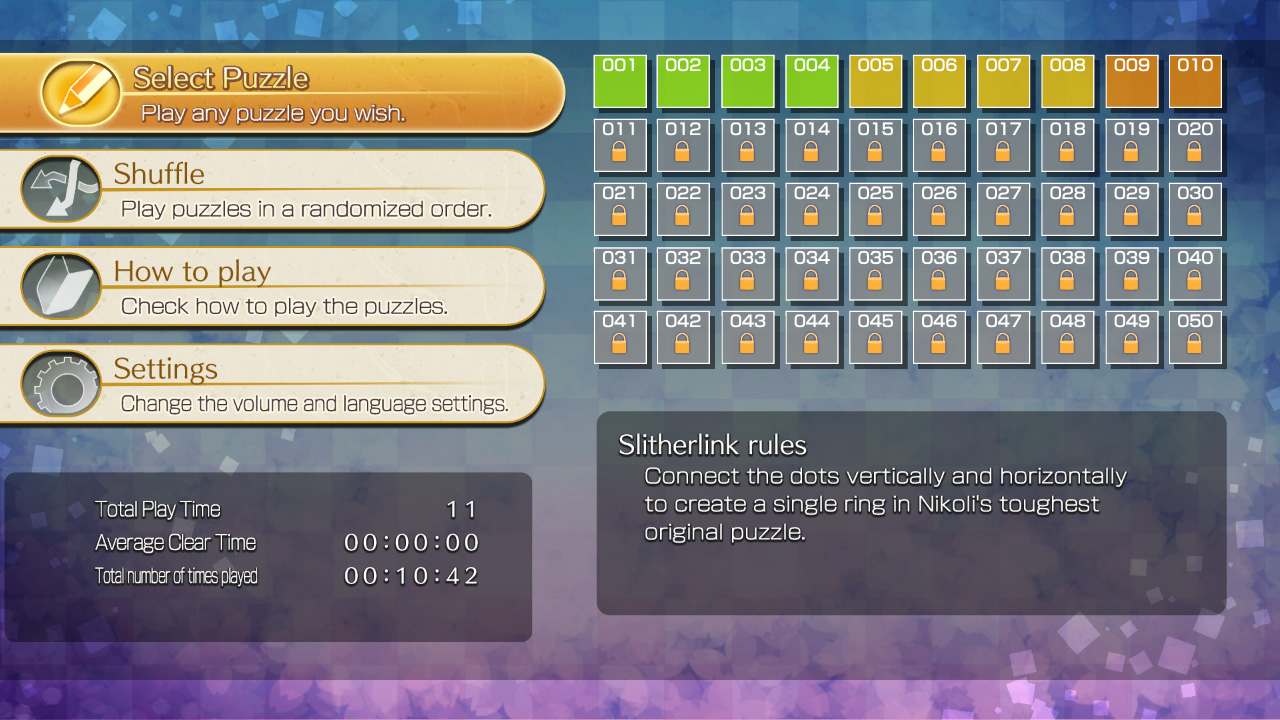Viewport: 1280px width, 720px height.
Task: Open puzzle 004 from the grid
Action: 812,81
